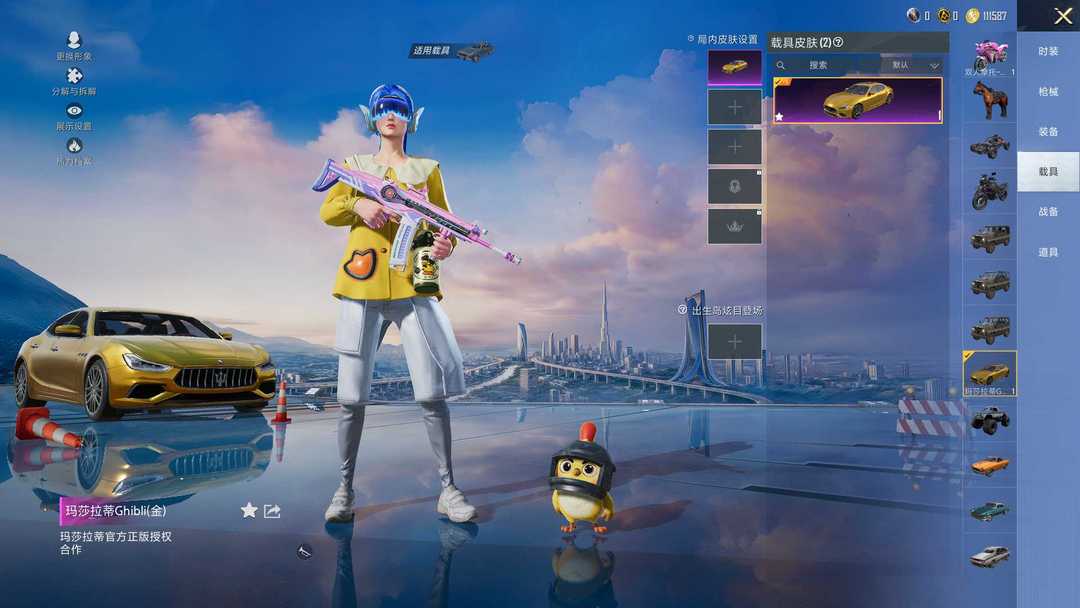Viewport: 1080px width, 608px height.
Task: Add a 出生岛炫目登场 entrance effect slot
Action: click(x=735, y=342)
